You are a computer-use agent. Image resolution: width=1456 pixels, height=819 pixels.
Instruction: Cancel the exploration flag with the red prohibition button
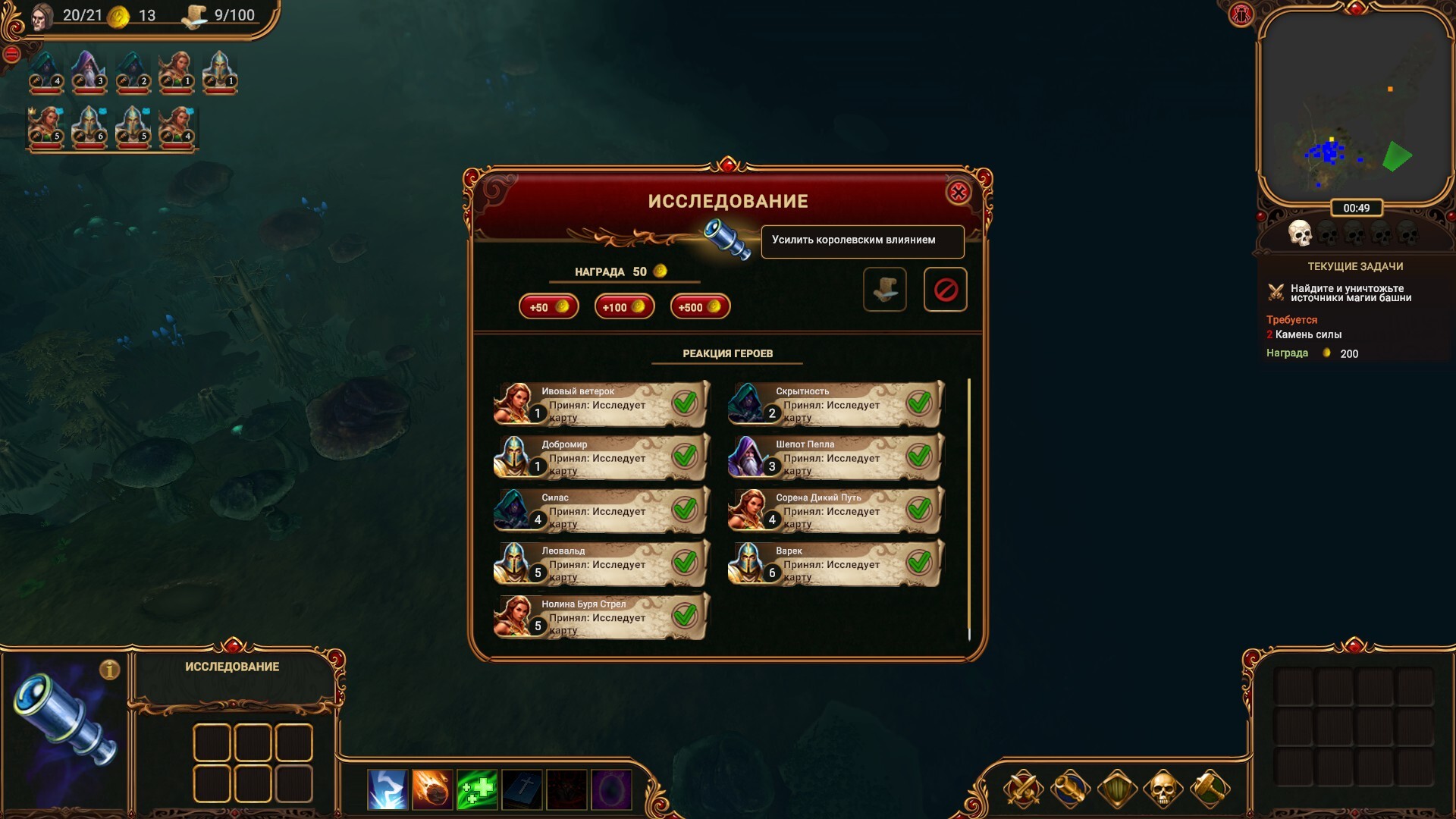[945, 290]
